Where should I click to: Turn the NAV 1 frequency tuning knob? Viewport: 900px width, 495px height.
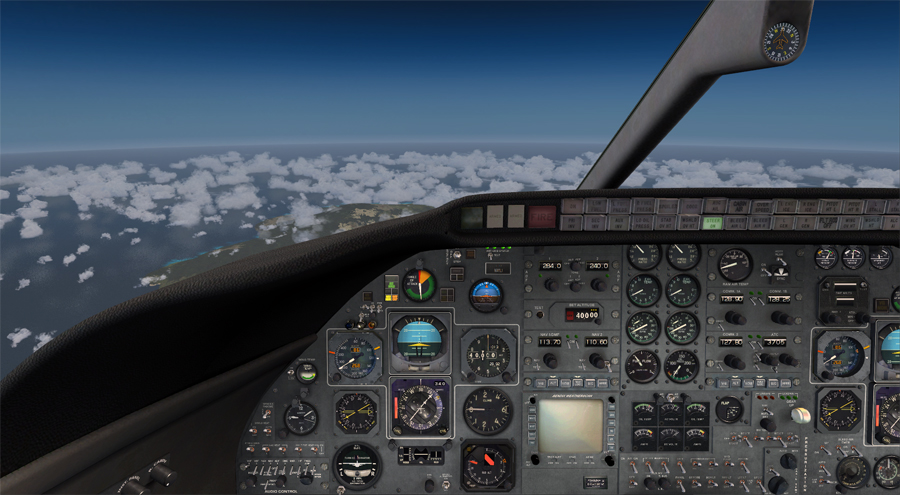(549, 360)
